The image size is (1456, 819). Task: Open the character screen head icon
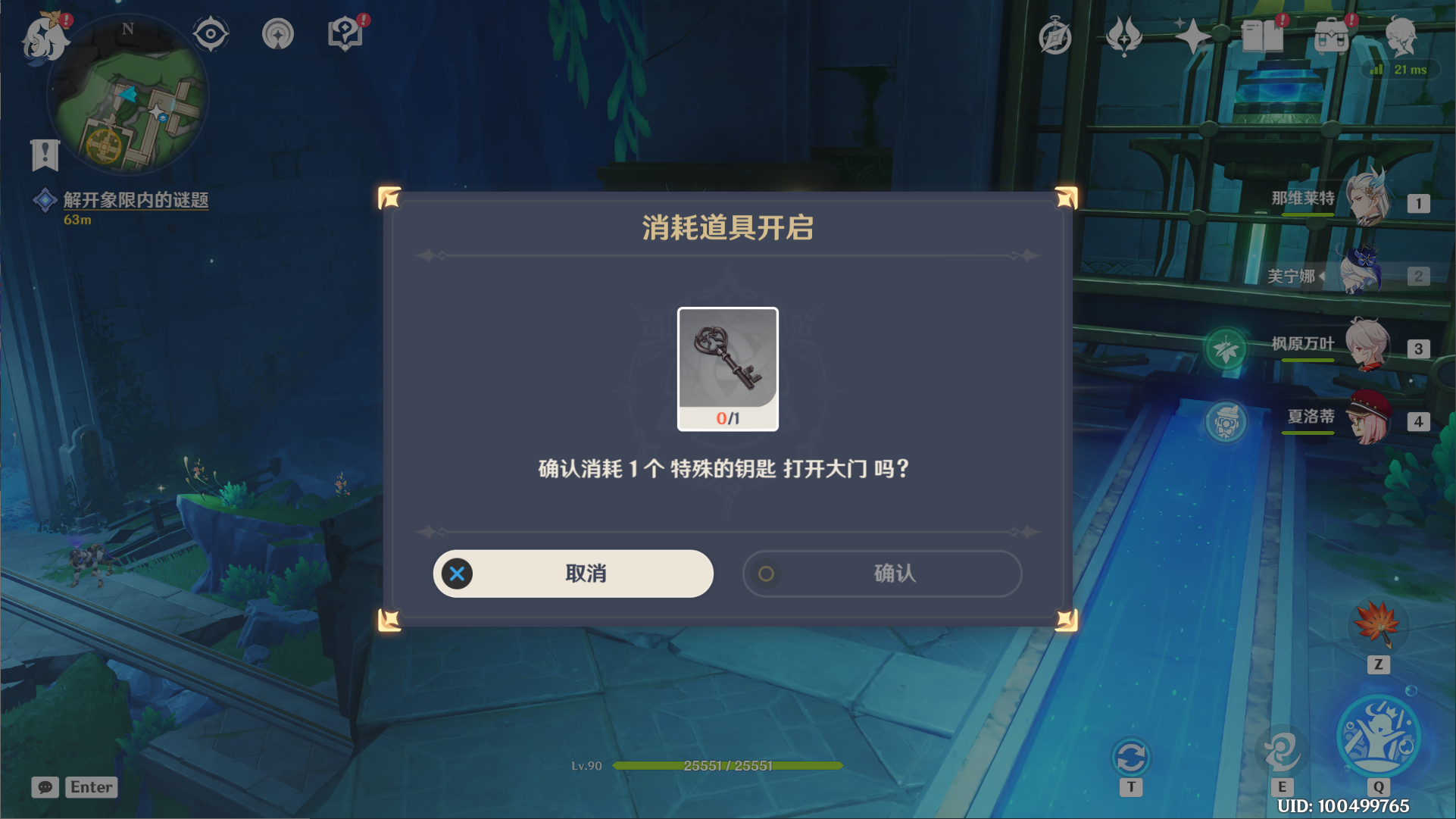[x=1401, y=36]
